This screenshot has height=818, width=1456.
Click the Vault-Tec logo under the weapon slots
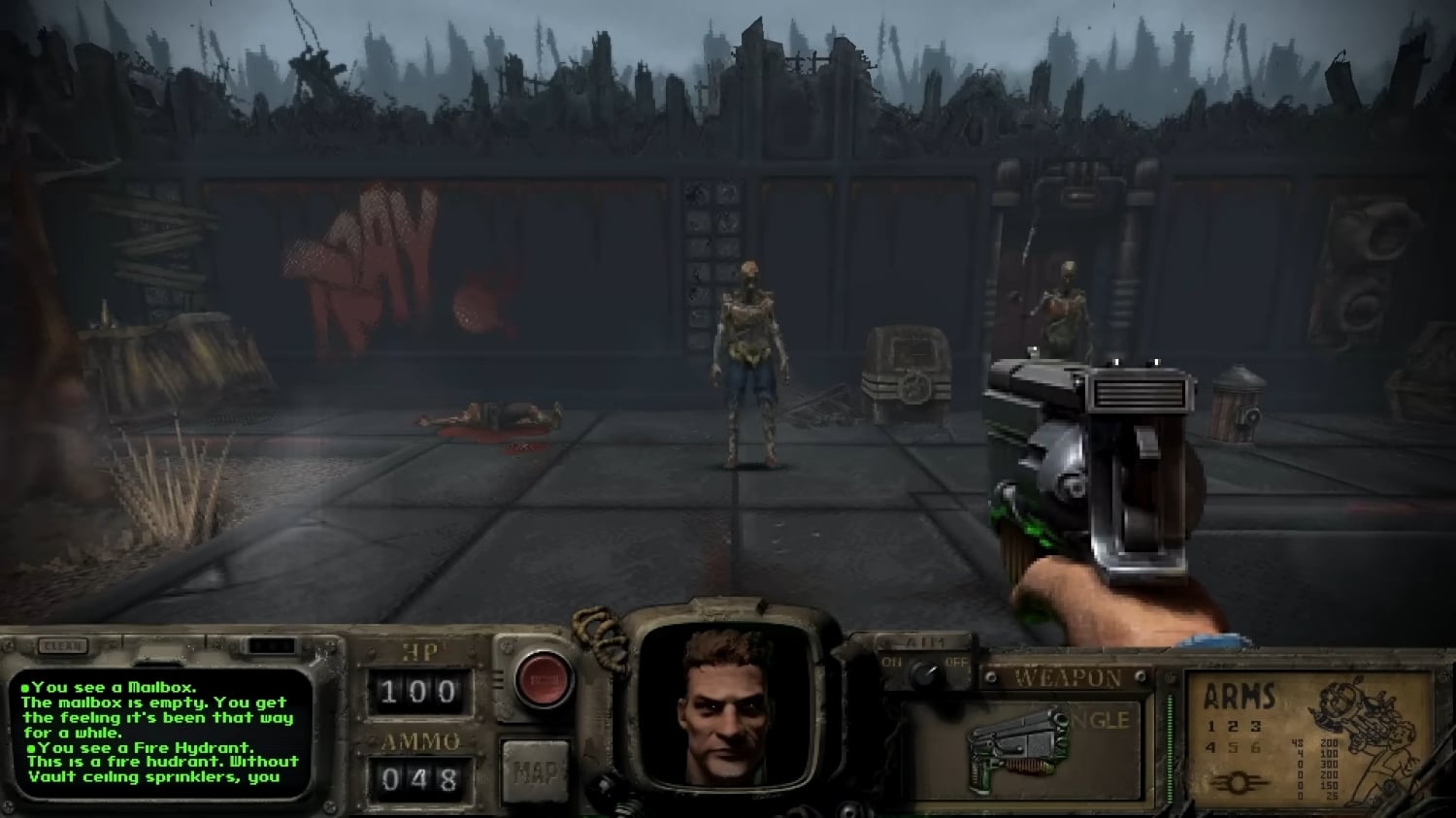pyautogui.click(x=1240, y=782)
